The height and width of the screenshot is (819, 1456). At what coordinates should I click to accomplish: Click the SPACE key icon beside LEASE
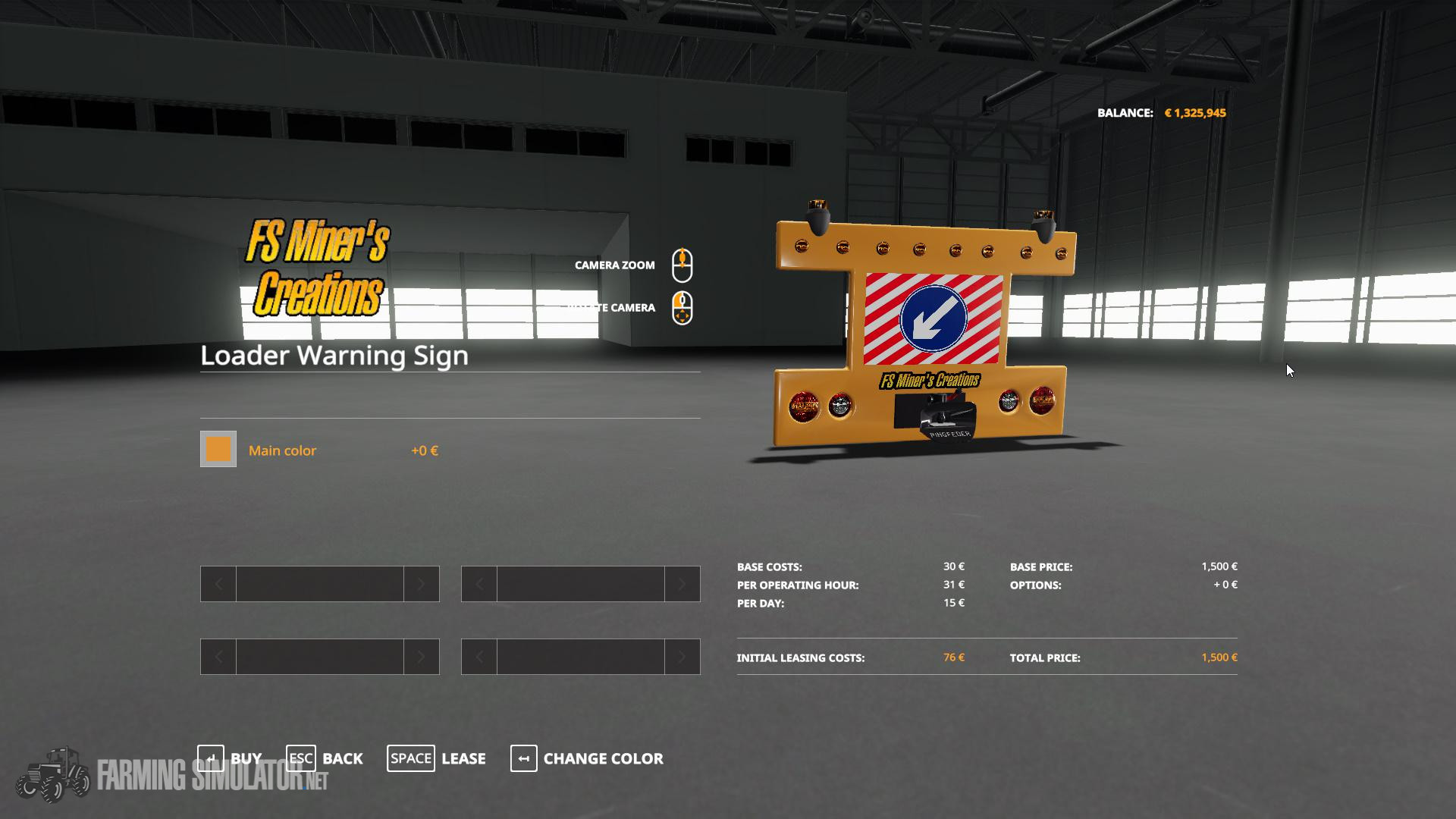[411, 758]
